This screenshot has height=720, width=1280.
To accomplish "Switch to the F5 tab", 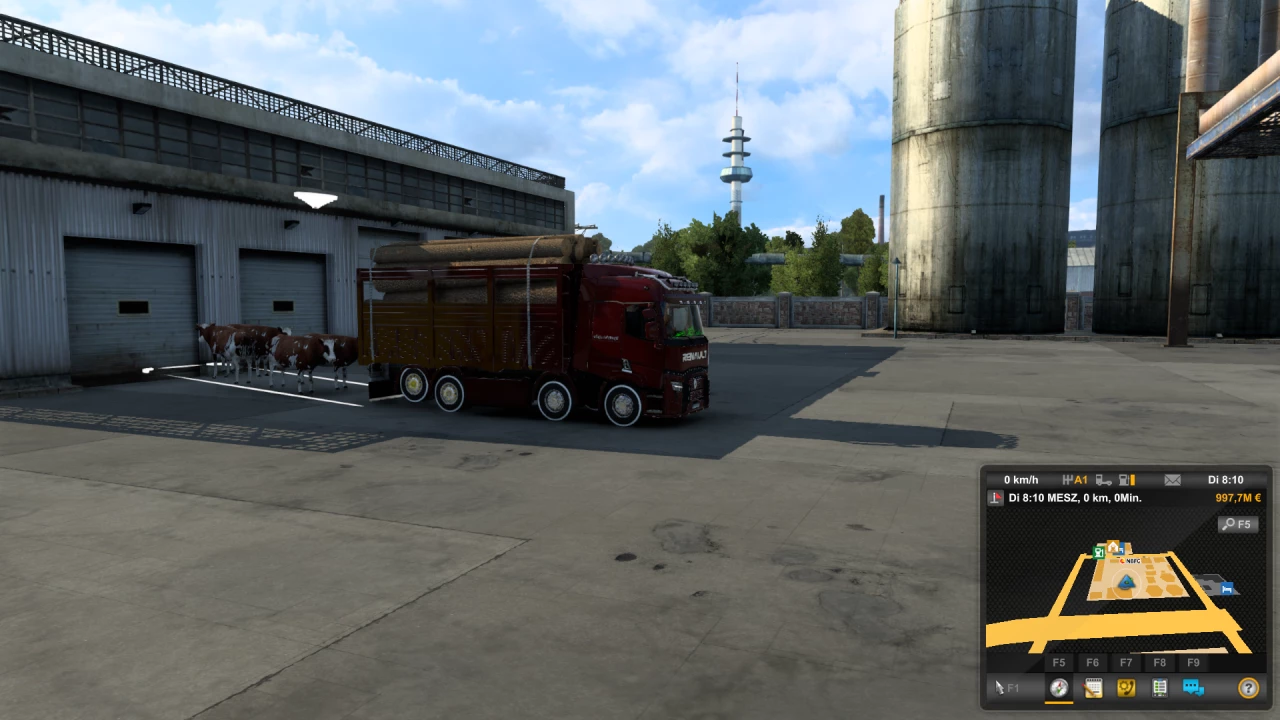I will (1060, 663).
